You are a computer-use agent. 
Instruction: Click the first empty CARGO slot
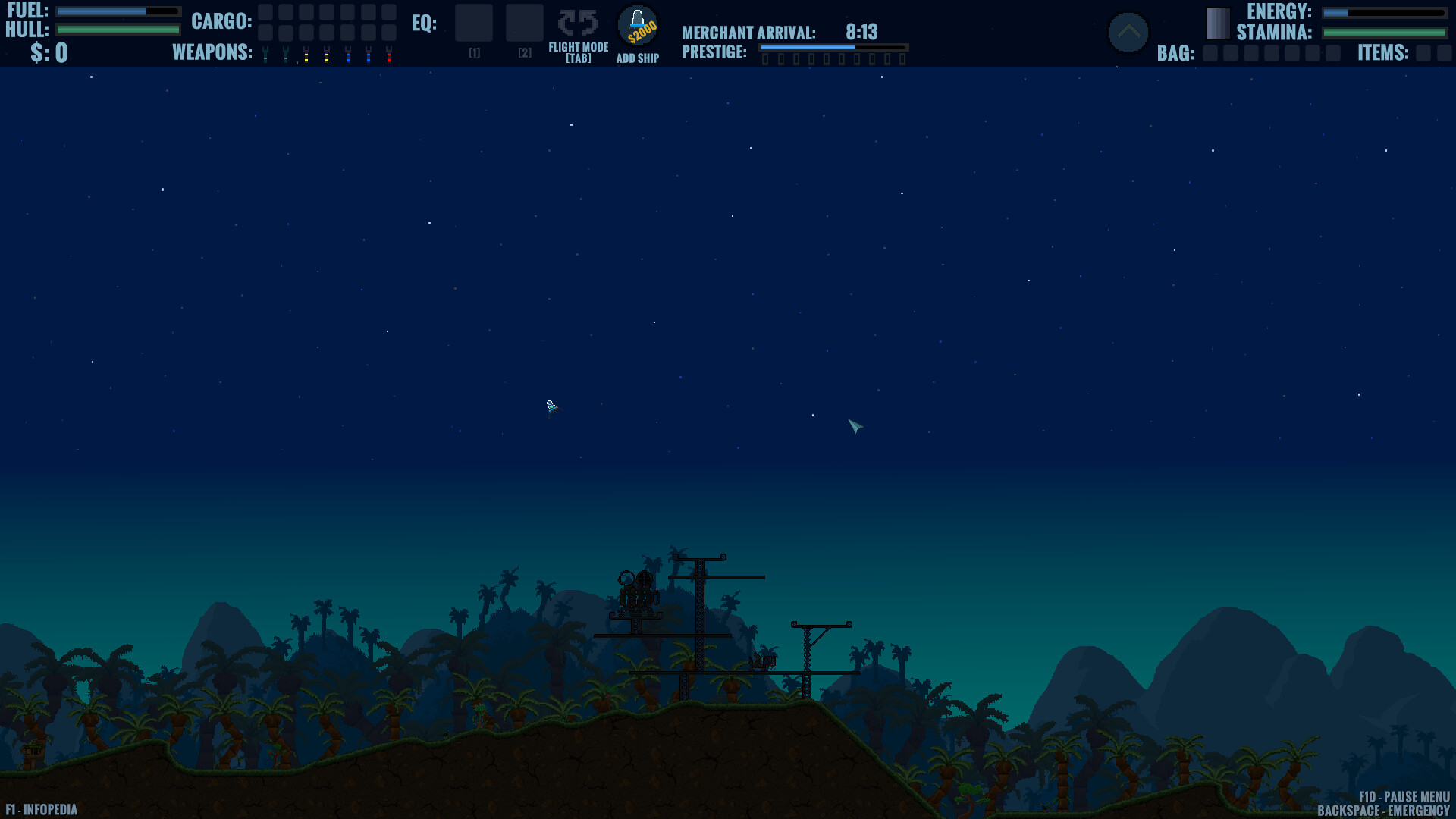(x=265, y=13)
